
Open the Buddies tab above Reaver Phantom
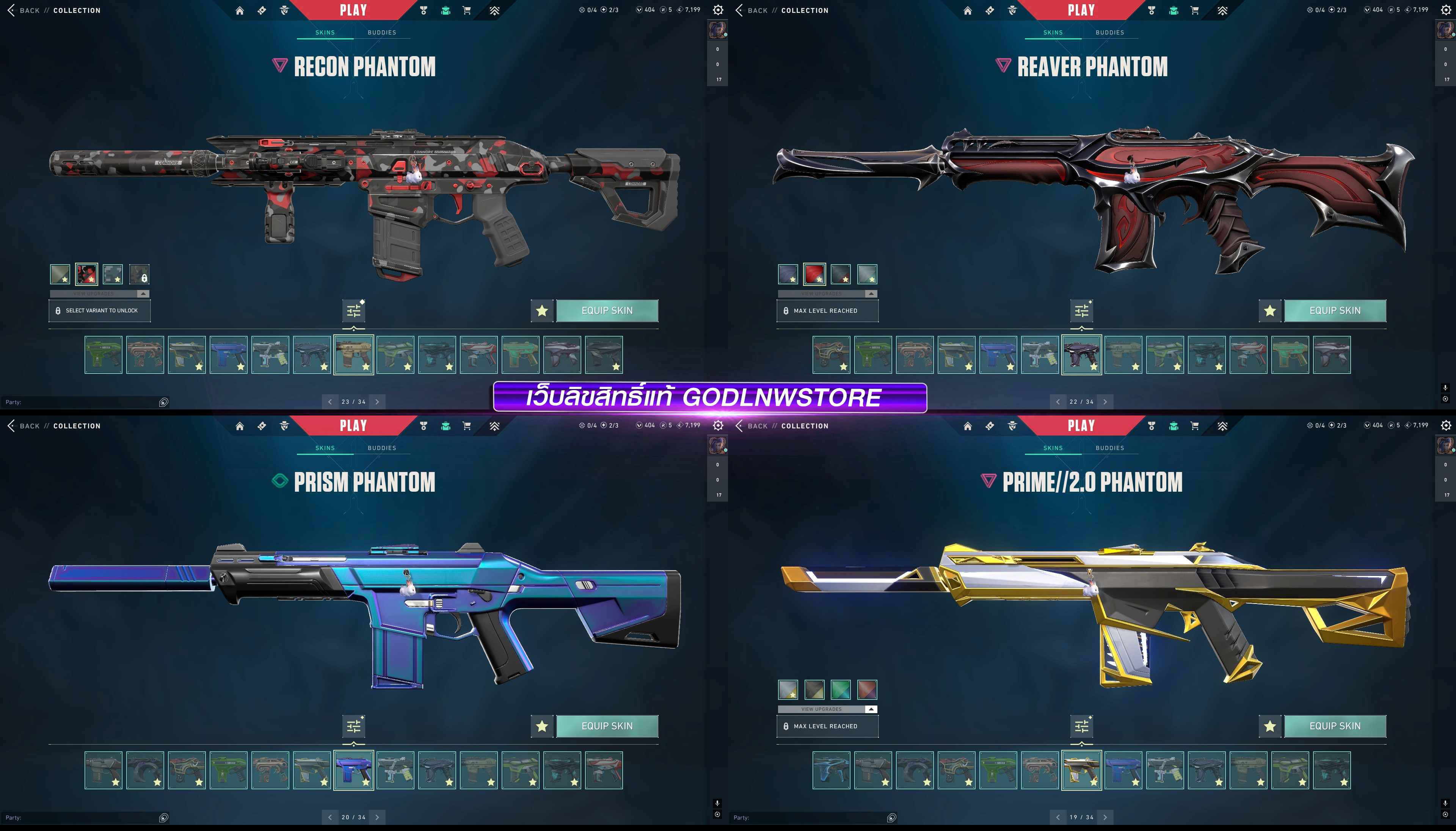point(1109,33)
